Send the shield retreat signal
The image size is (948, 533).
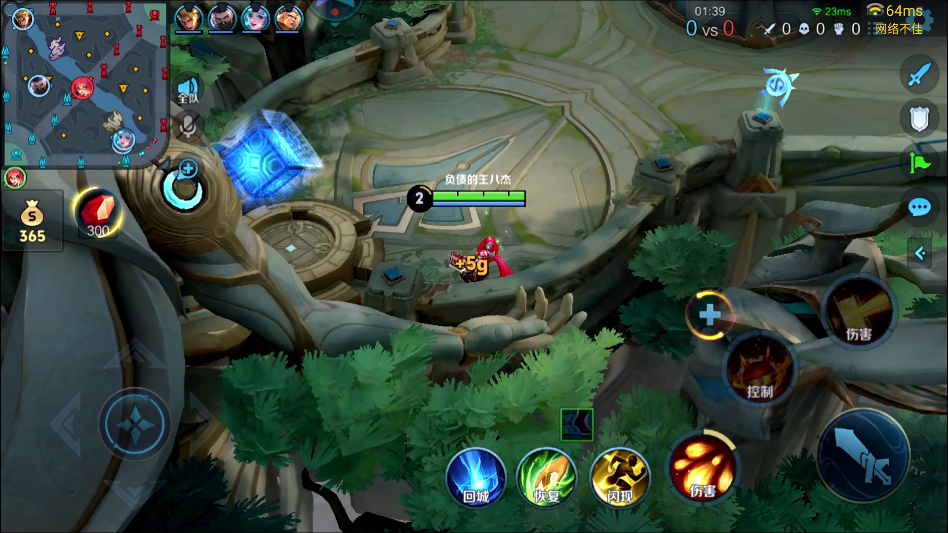[x=918, y=117]
